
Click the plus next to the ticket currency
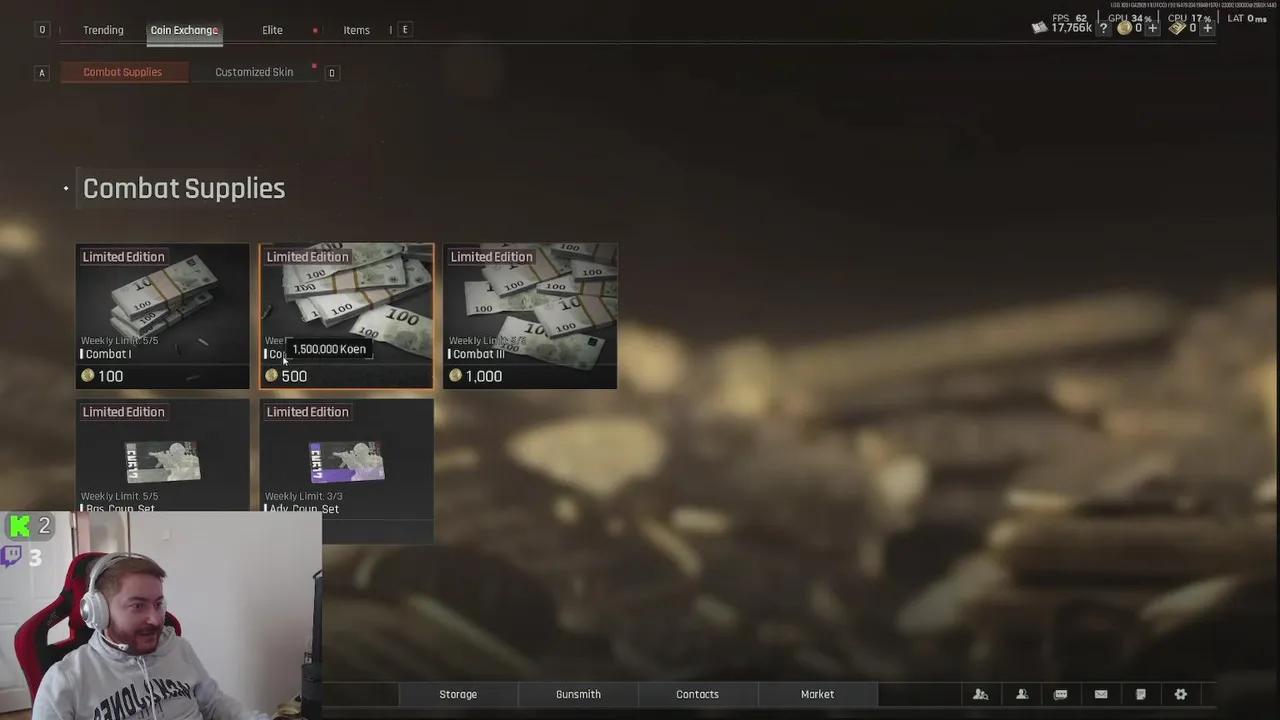[1207, 28]
